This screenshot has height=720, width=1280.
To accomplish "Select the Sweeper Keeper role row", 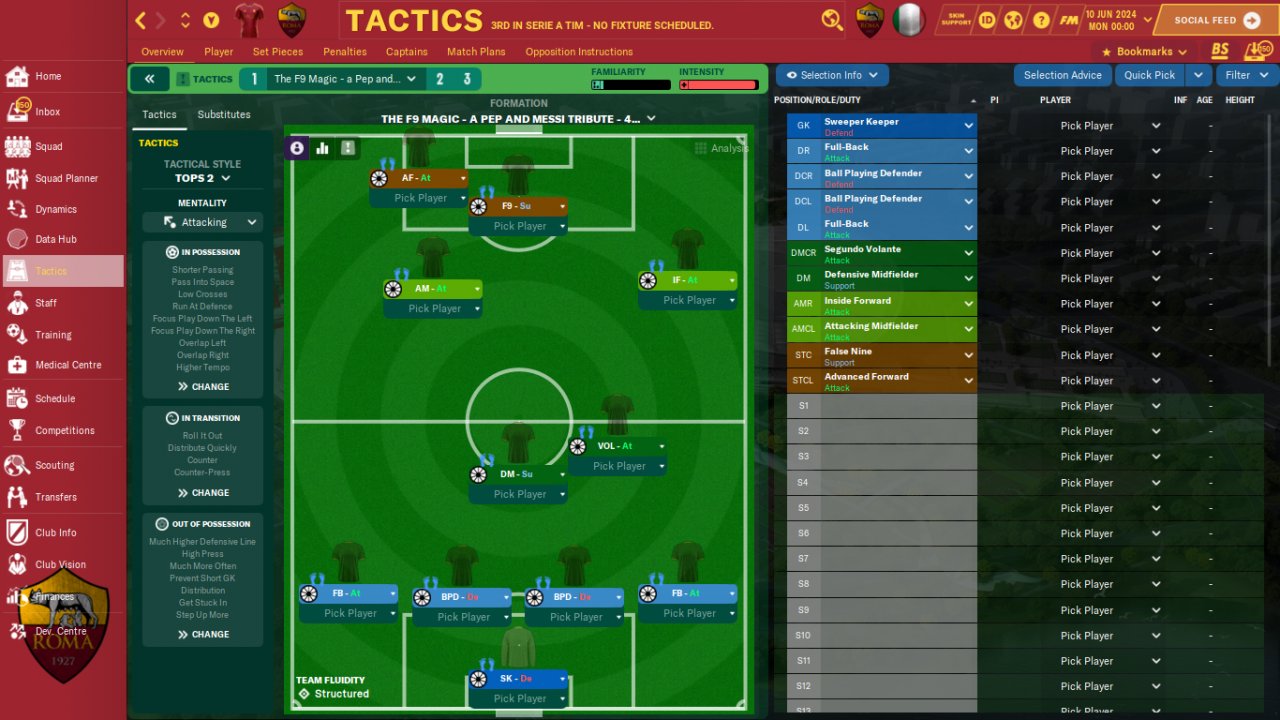I will [881, 126].
